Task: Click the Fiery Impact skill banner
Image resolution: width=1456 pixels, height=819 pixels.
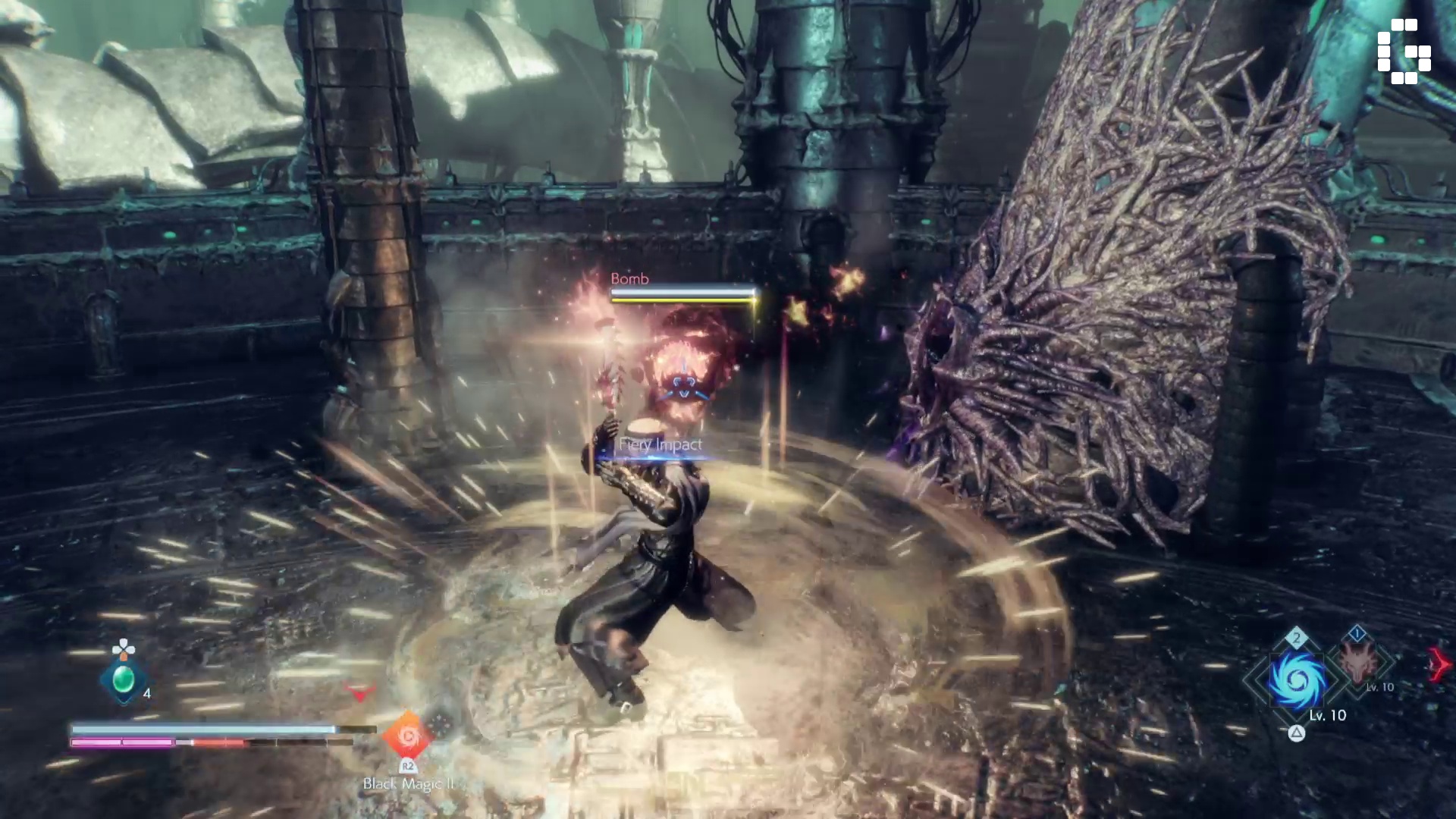Action: coord(661,445)
